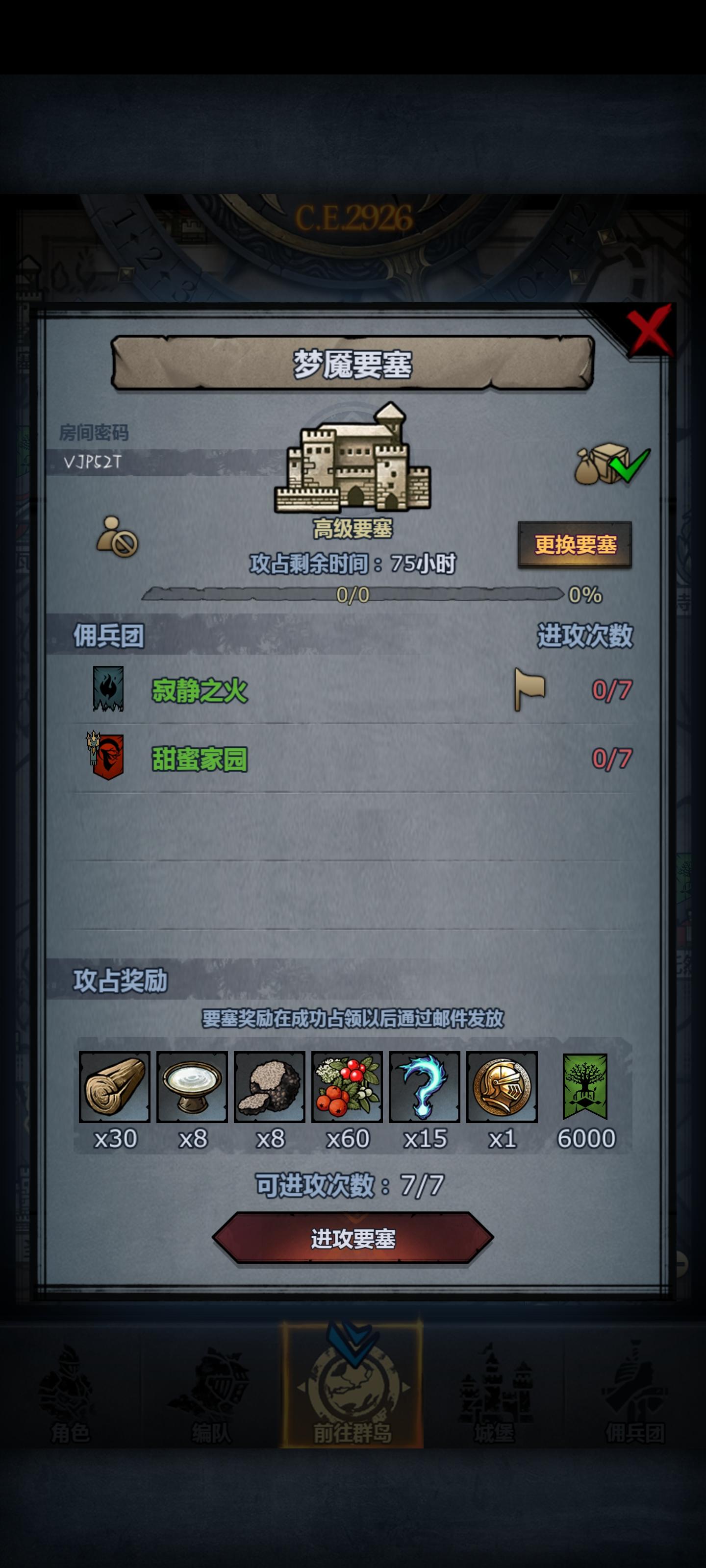Select the golden knight coin reward

click(x=502, y=1087)
